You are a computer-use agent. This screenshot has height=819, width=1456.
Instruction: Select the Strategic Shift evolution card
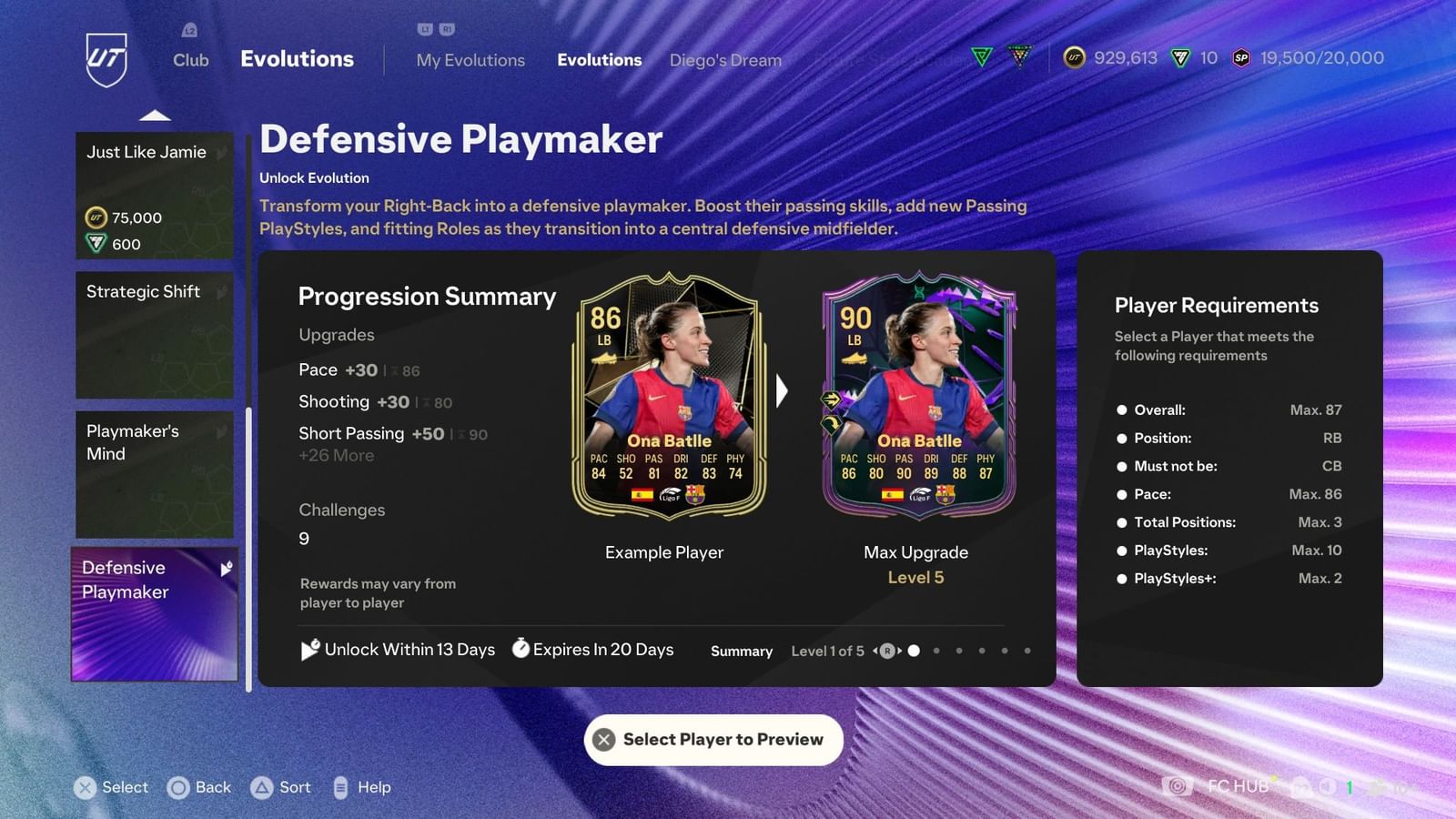point(154,334)
